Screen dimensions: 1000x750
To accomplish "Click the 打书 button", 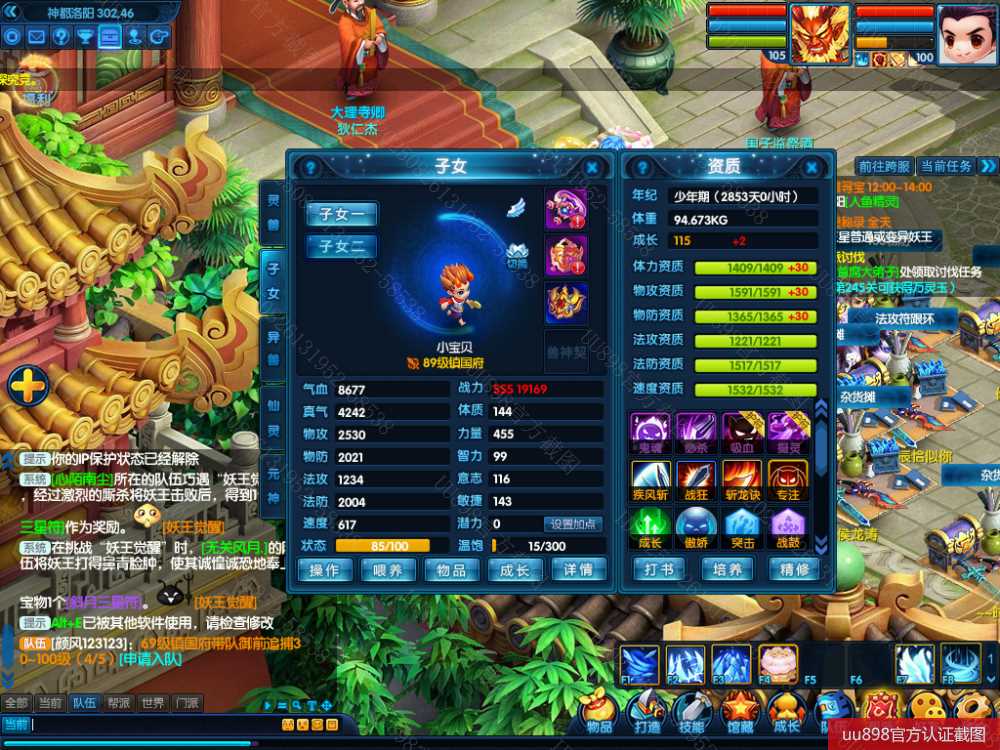I will [x=659, y=569].
